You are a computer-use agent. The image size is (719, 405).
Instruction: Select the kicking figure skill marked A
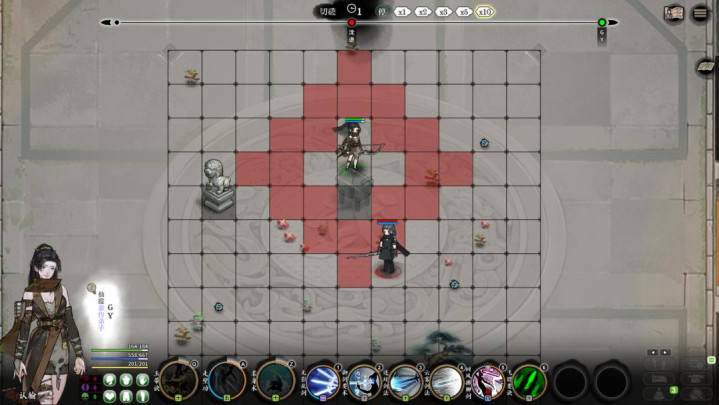227,380
